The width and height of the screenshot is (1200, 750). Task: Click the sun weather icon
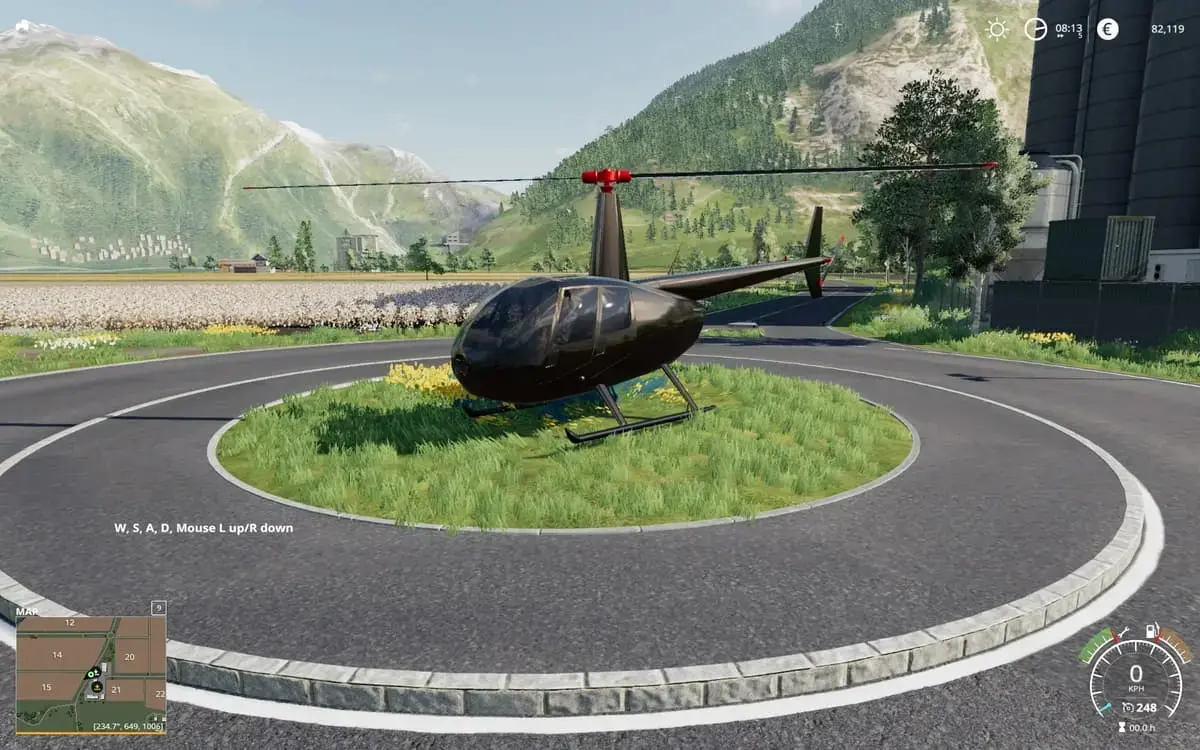997,29
